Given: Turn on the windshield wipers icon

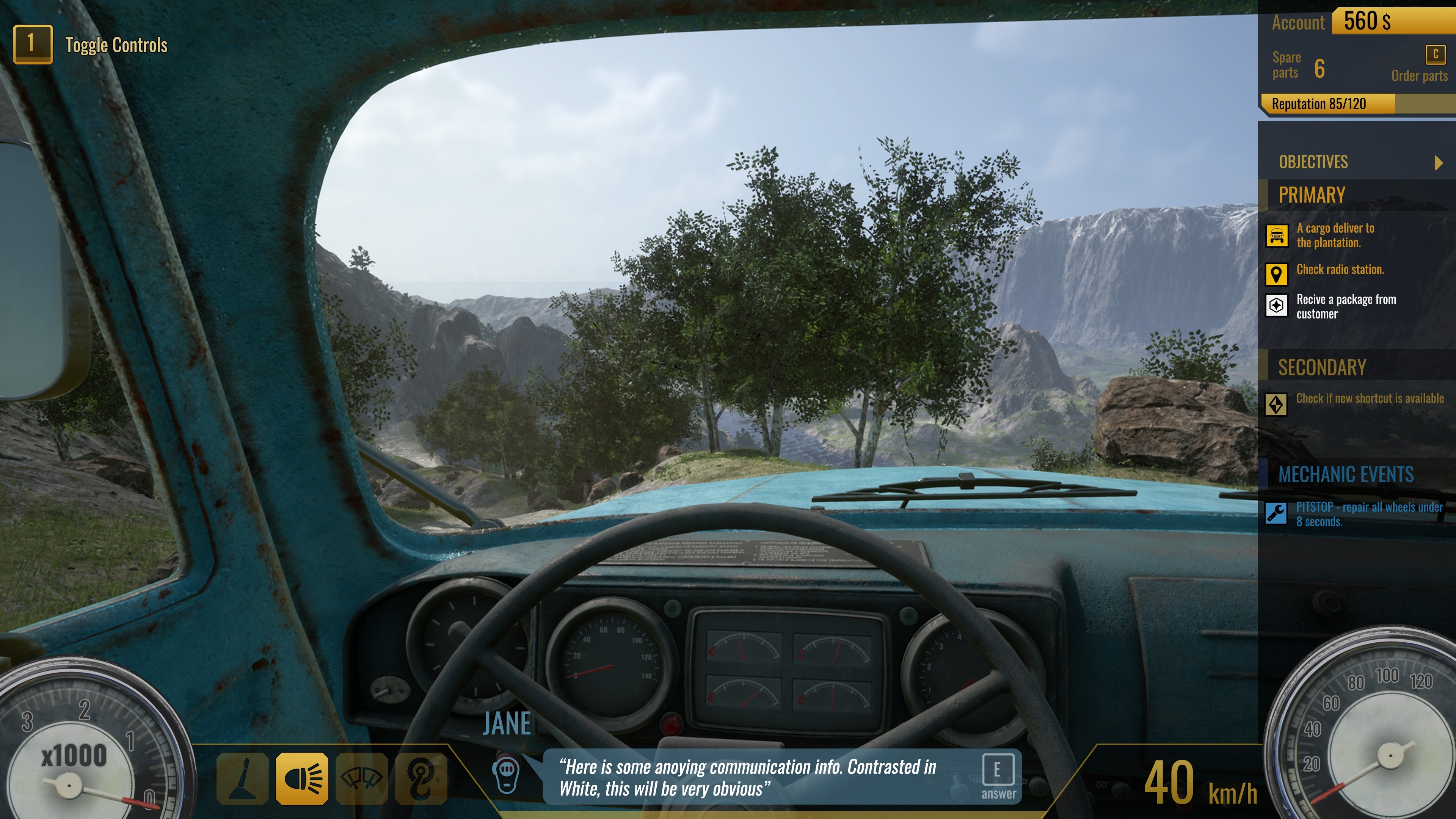Looking at the screenshot, I should tap(362, 778).
